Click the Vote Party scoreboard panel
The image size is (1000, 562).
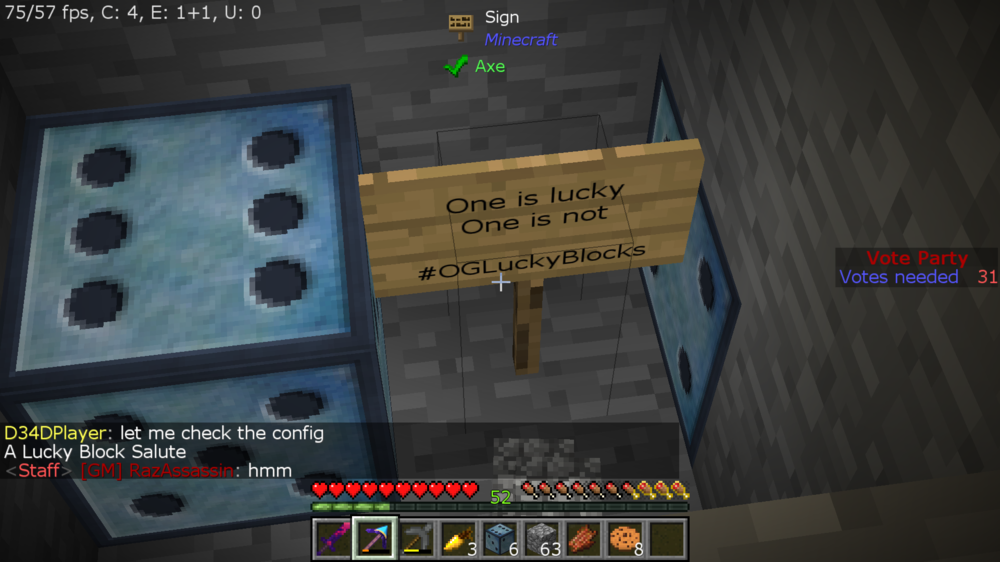916,268
